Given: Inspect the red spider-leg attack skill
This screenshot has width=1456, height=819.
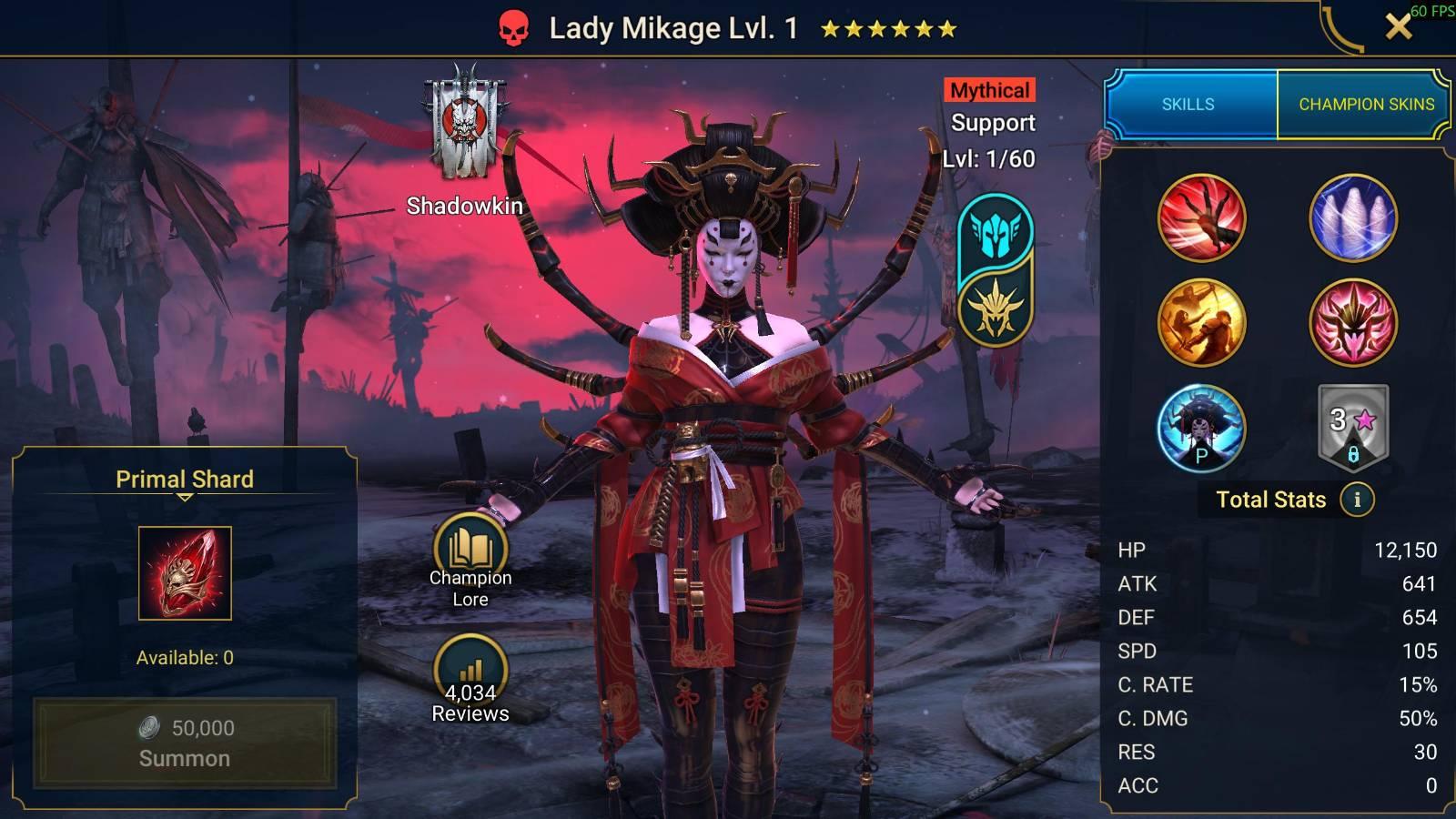Looking at the screenshot, I should click(x=1201, y=218).
